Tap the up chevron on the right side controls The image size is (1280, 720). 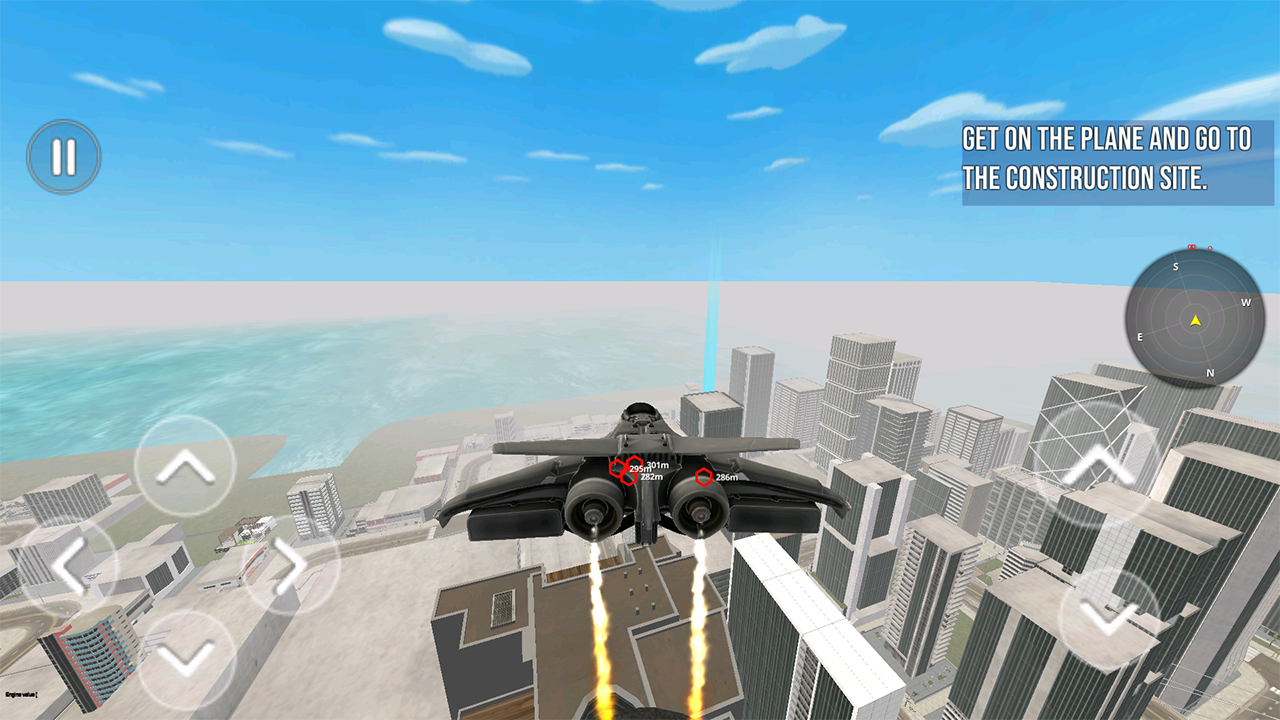pos(1098,465)
